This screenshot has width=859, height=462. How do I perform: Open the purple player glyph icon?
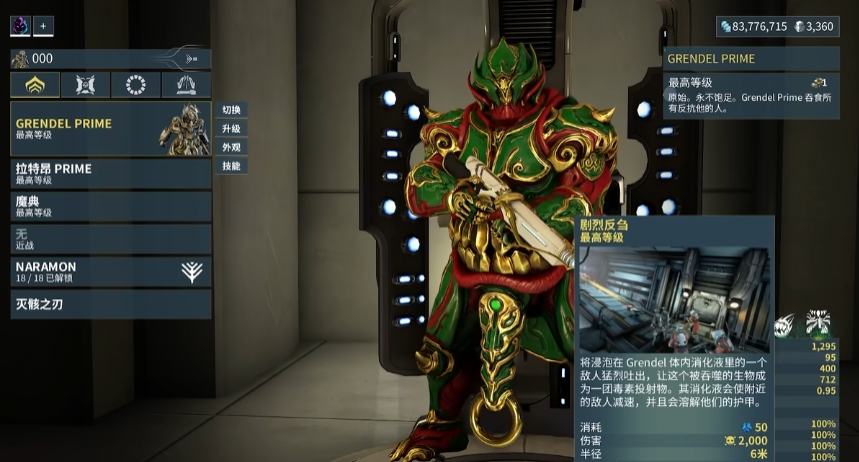(x=21, y=26)
